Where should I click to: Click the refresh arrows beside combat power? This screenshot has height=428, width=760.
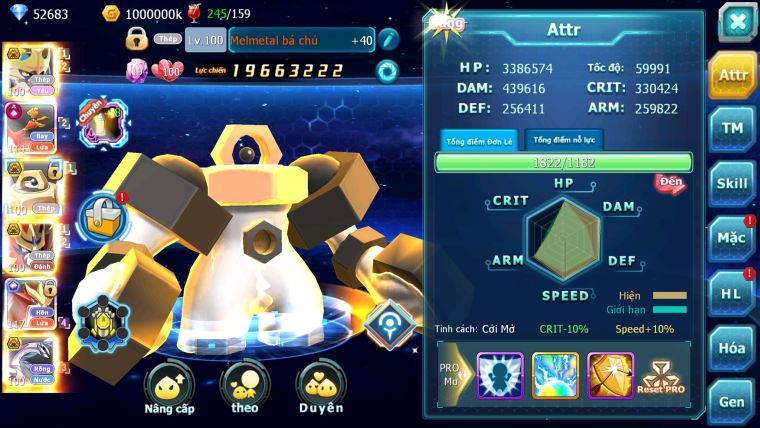coord(386,70)
